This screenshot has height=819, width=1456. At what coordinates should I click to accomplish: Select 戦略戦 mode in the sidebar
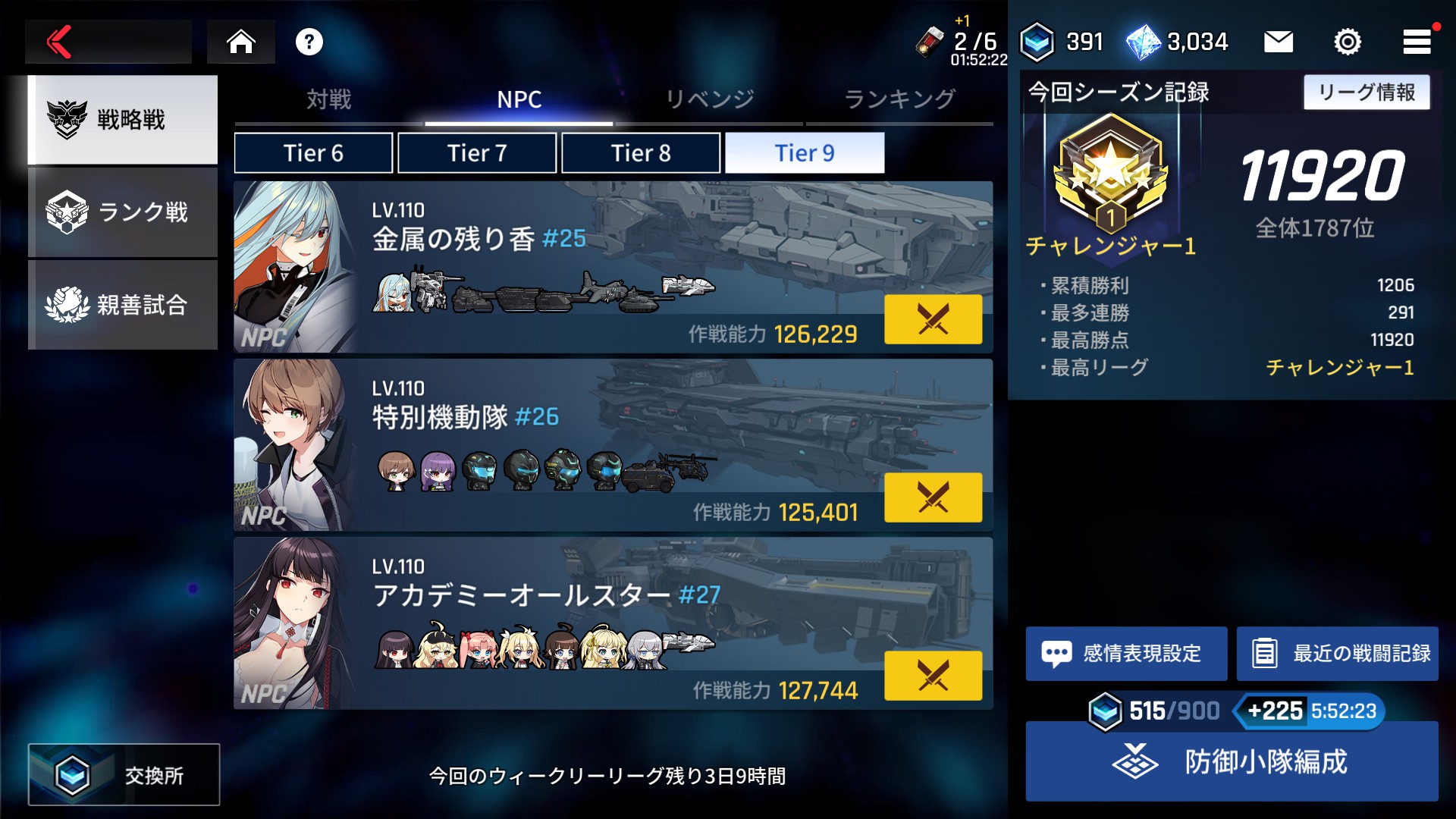point(123,120)
